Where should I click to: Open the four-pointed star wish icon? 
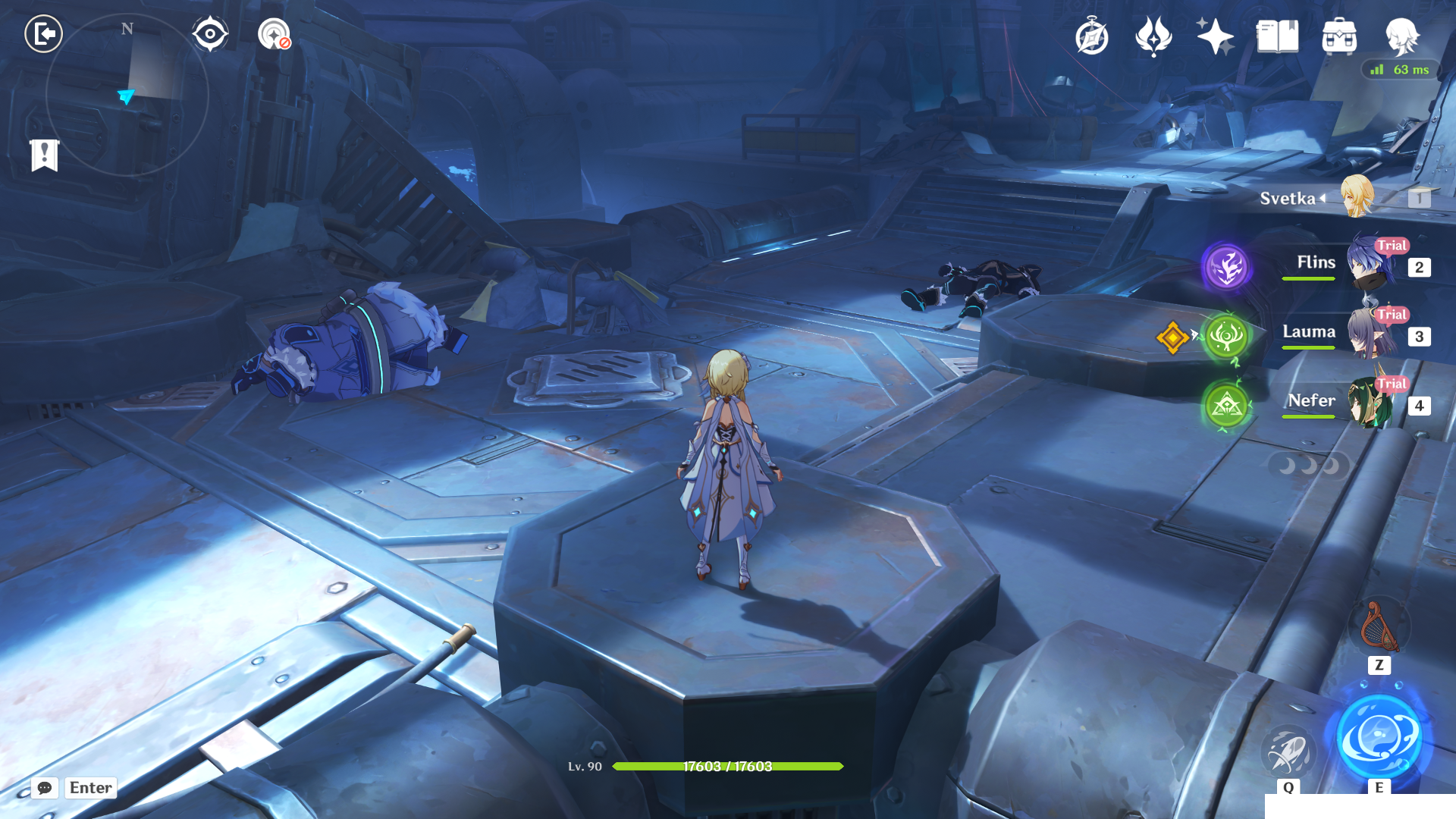(x=1215, y=36)
